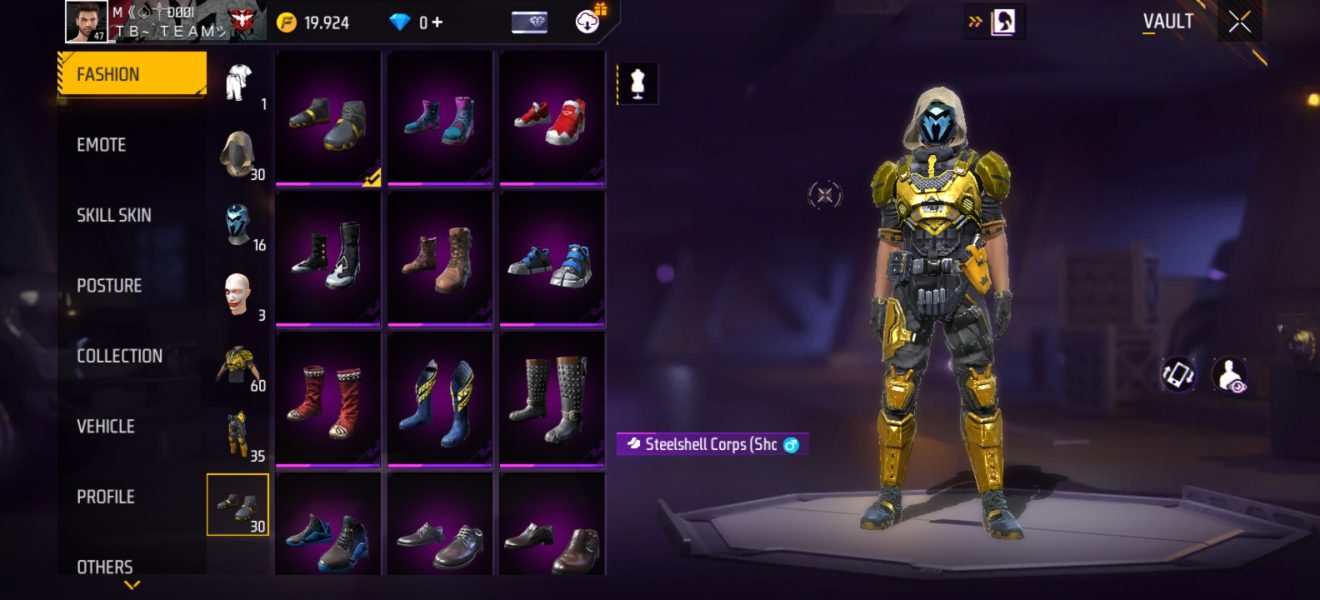Equip the brown leather boots
Viewport: 1320px width, 600px height.
(439, 259)
